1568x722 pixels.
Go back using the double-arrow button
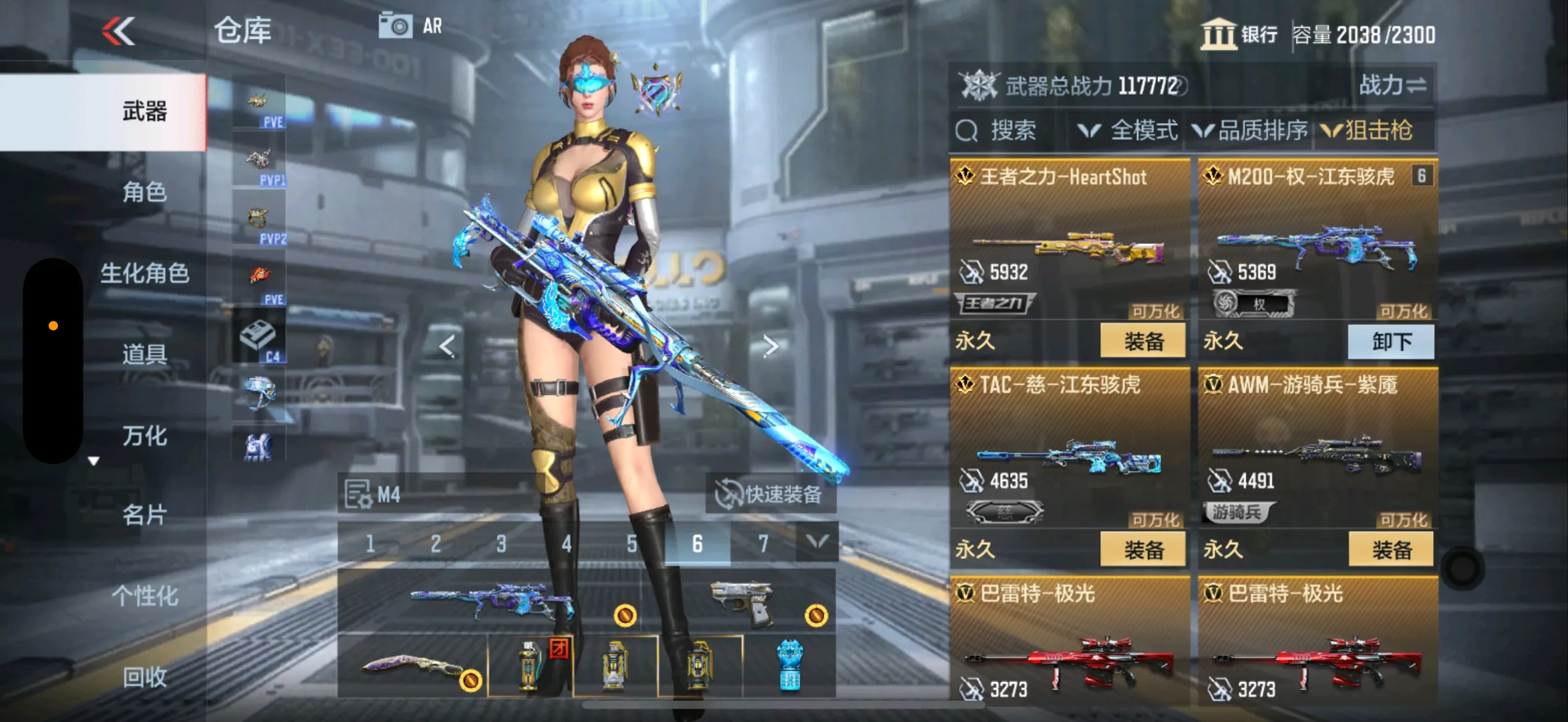[x=119, y=31]
